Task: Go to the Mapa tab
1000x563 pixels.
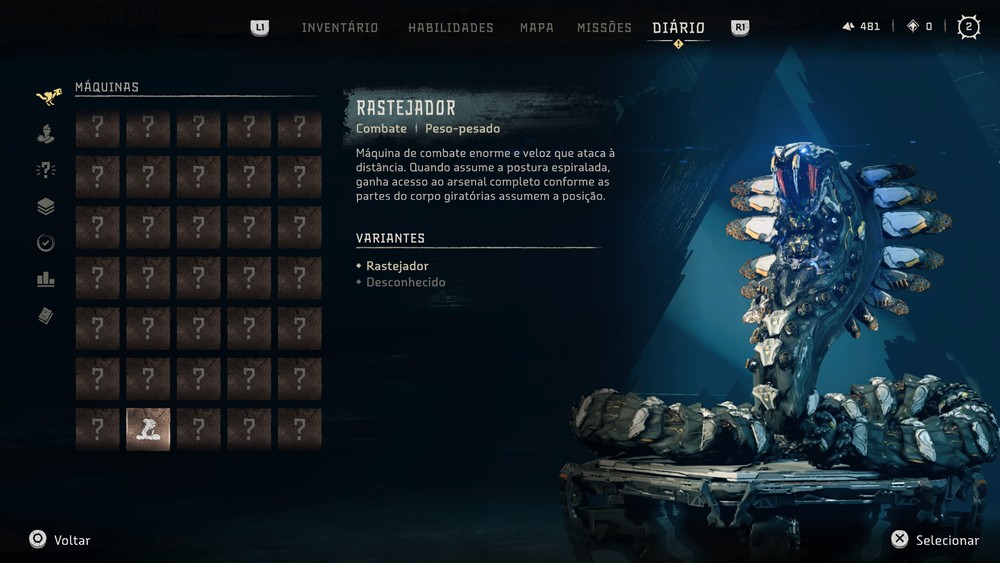Action: tap(536, 28)
